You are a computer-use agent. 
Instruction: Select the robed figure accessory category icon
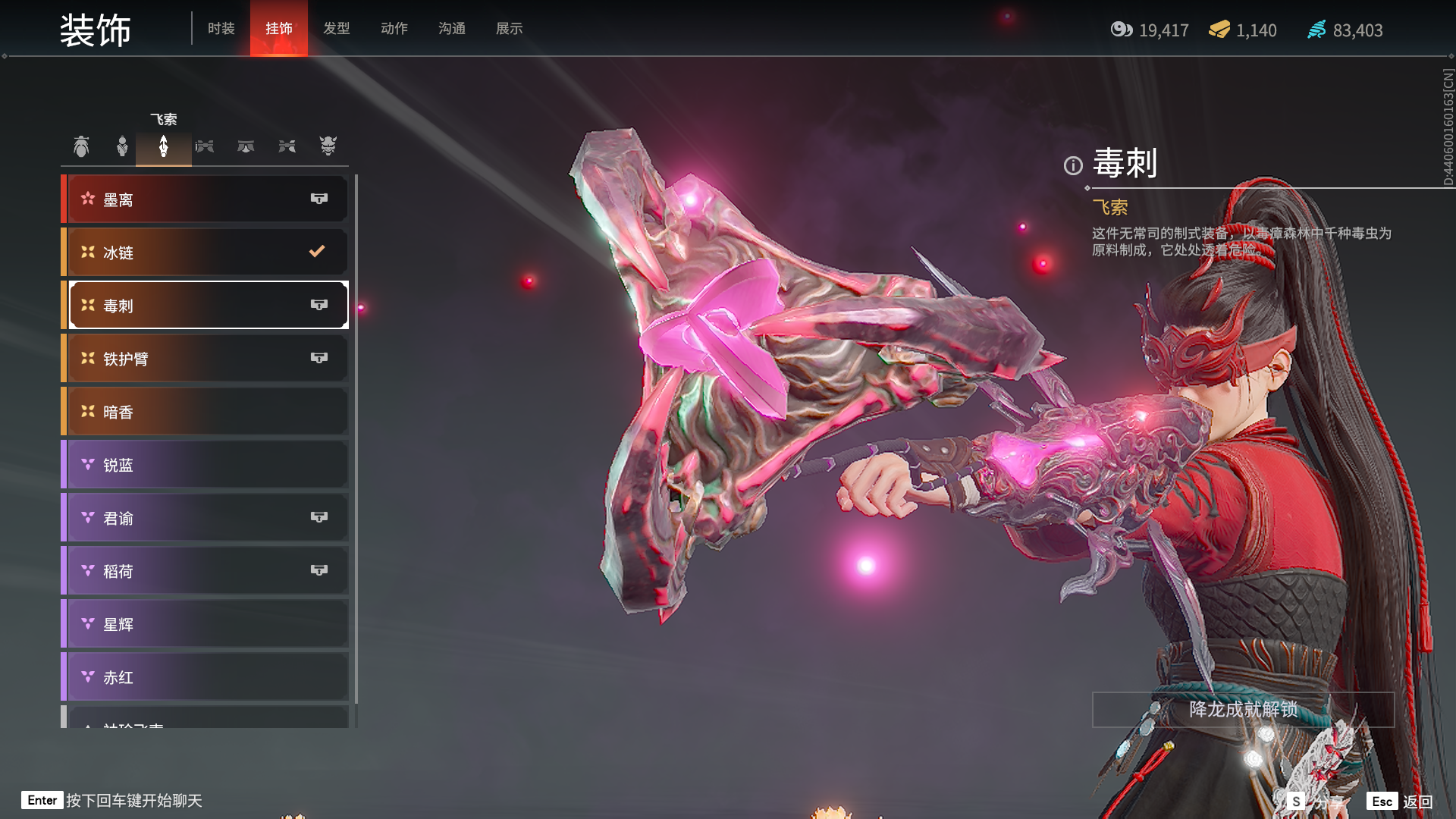pyautogui.click(x=122, y=146)
